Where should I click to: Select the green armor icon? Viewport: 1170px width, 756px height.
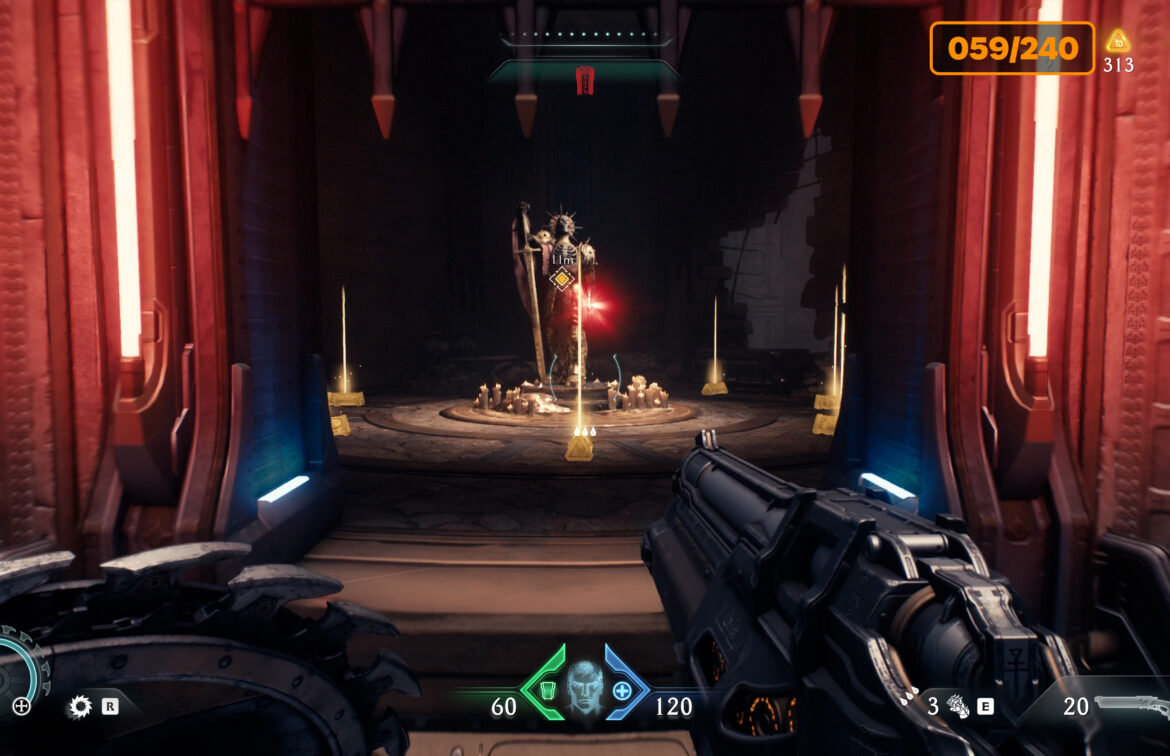[546, 690]
